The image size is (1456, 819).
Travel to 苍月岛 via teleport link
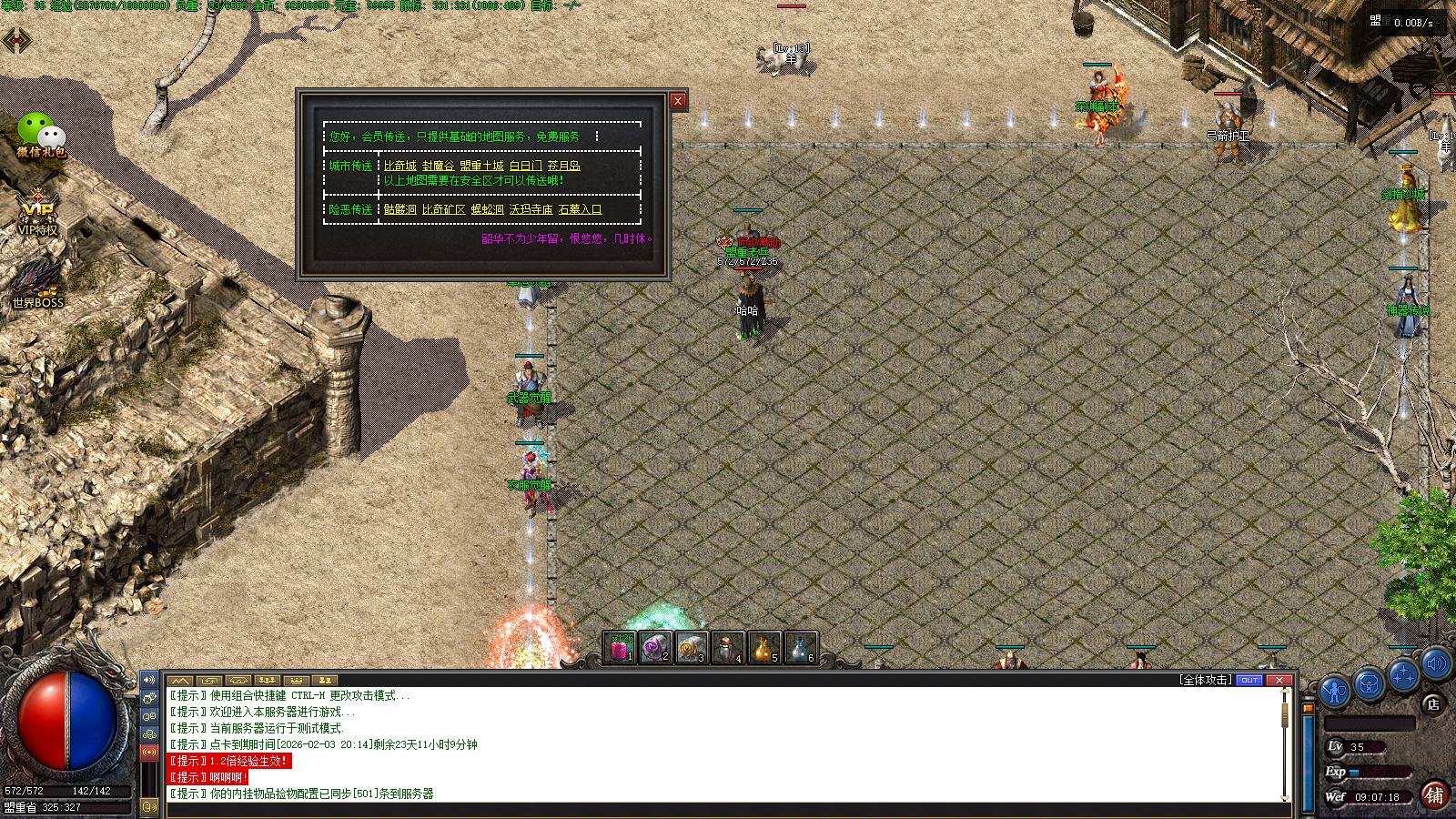click(563, 166)
